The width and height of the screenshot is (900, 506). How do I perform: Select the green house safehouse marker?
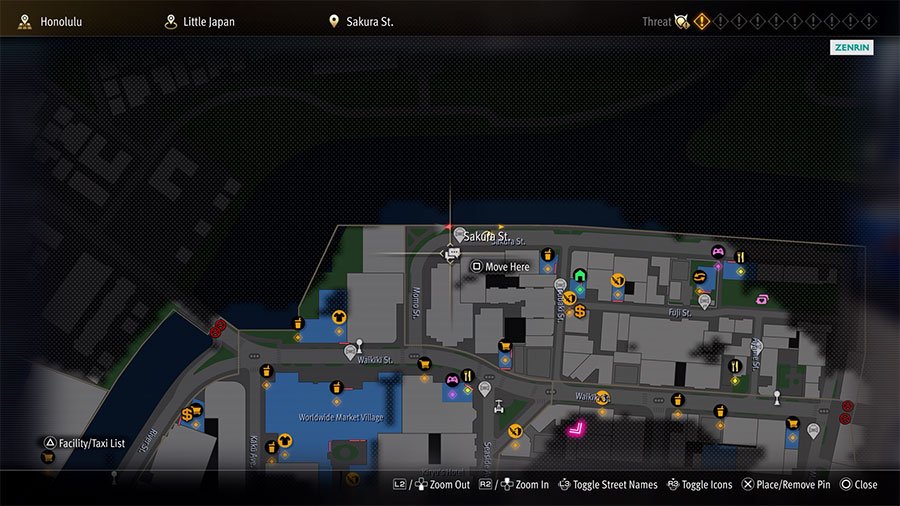click(x=579, y=275)
